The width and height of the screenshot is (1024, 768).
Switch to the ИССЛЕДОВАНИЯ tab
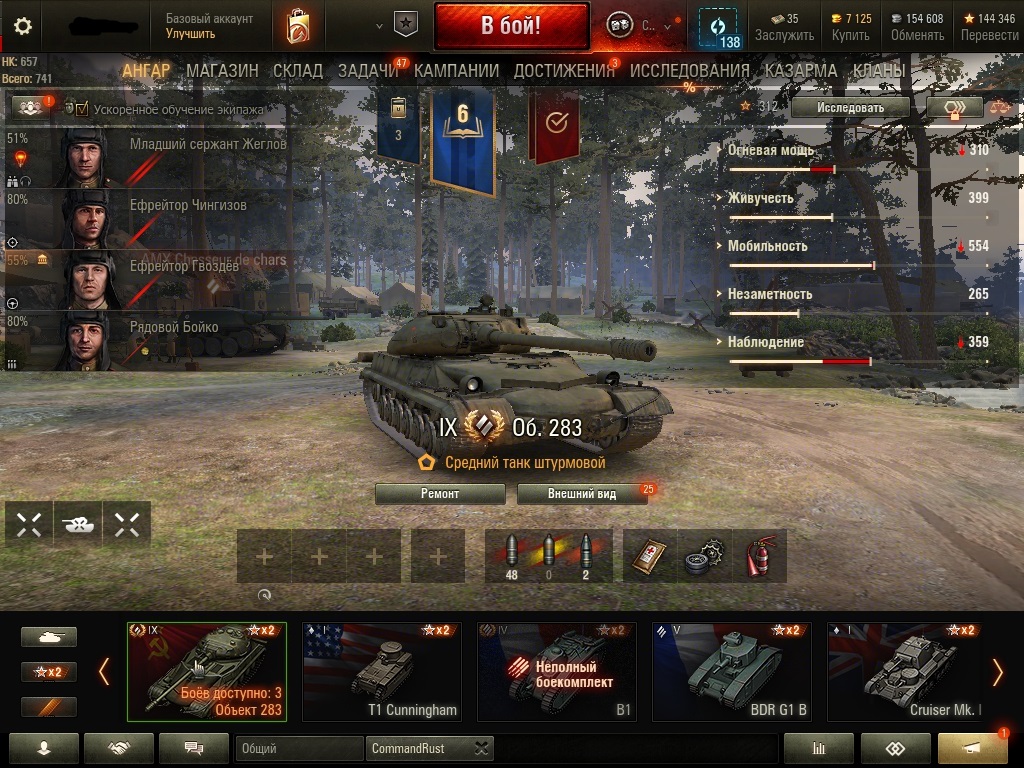tap(689, 71)
